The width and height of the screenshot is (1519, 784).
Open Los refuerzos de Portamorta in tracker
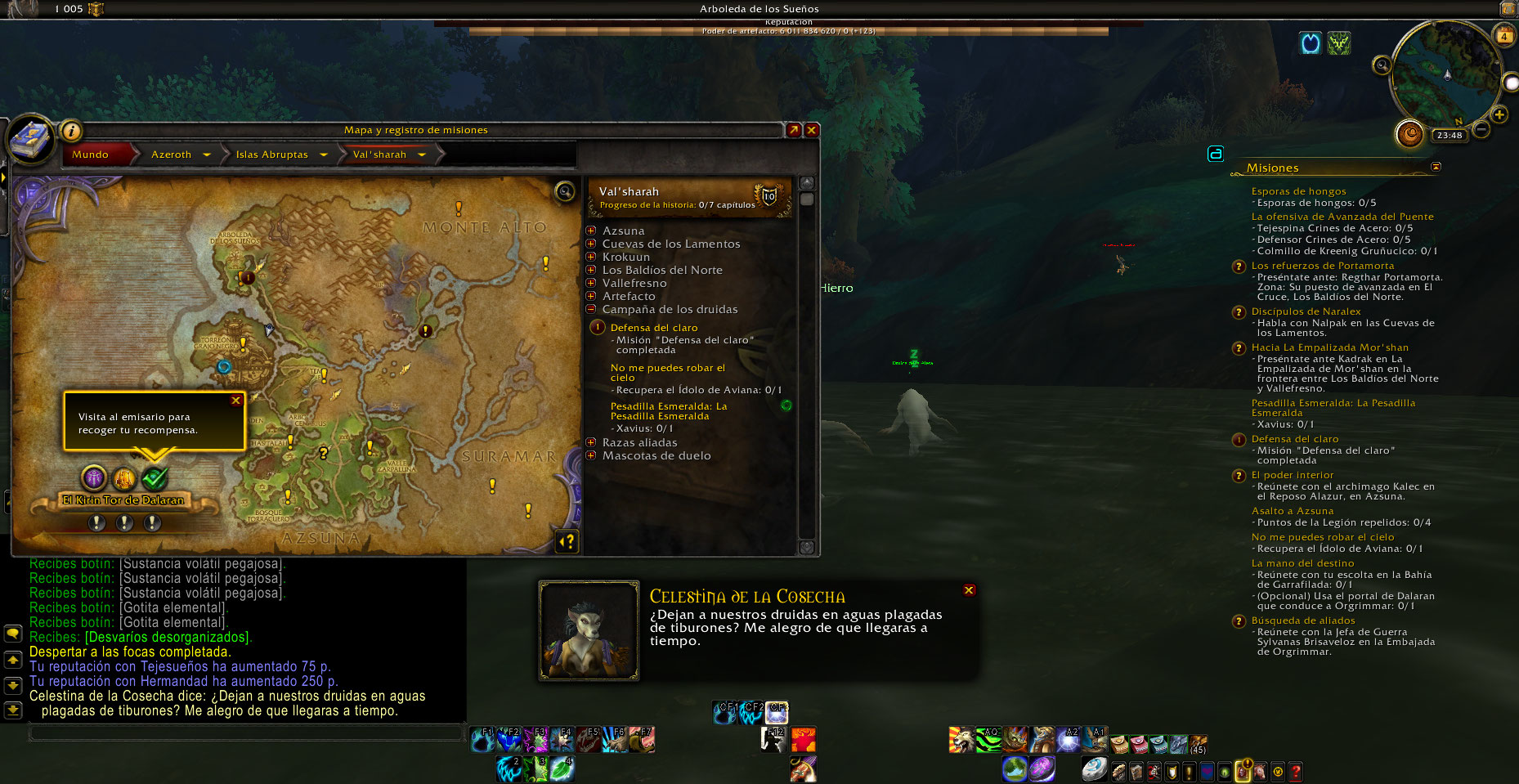click(1322, 266)
